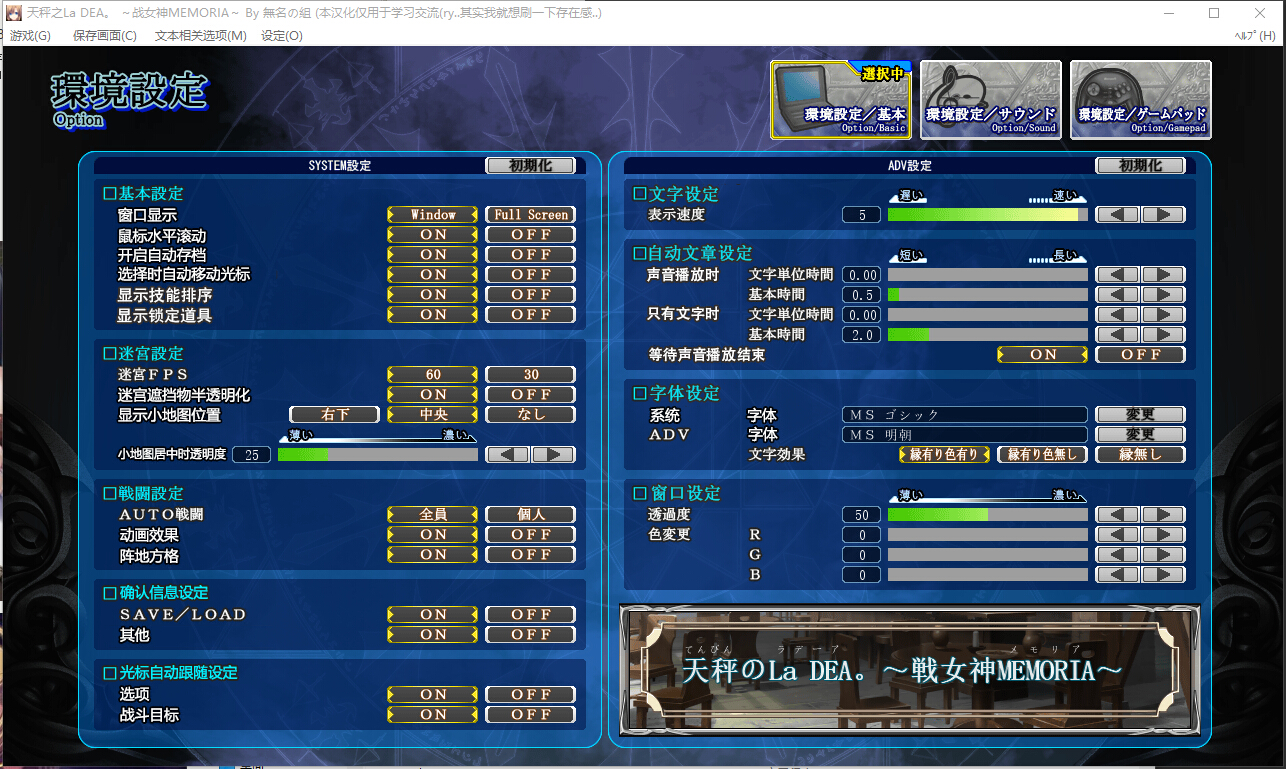Choose Window display mode
Image resolution: width=1286 pixels, height=769 pixels.
[x=433, y=215]
